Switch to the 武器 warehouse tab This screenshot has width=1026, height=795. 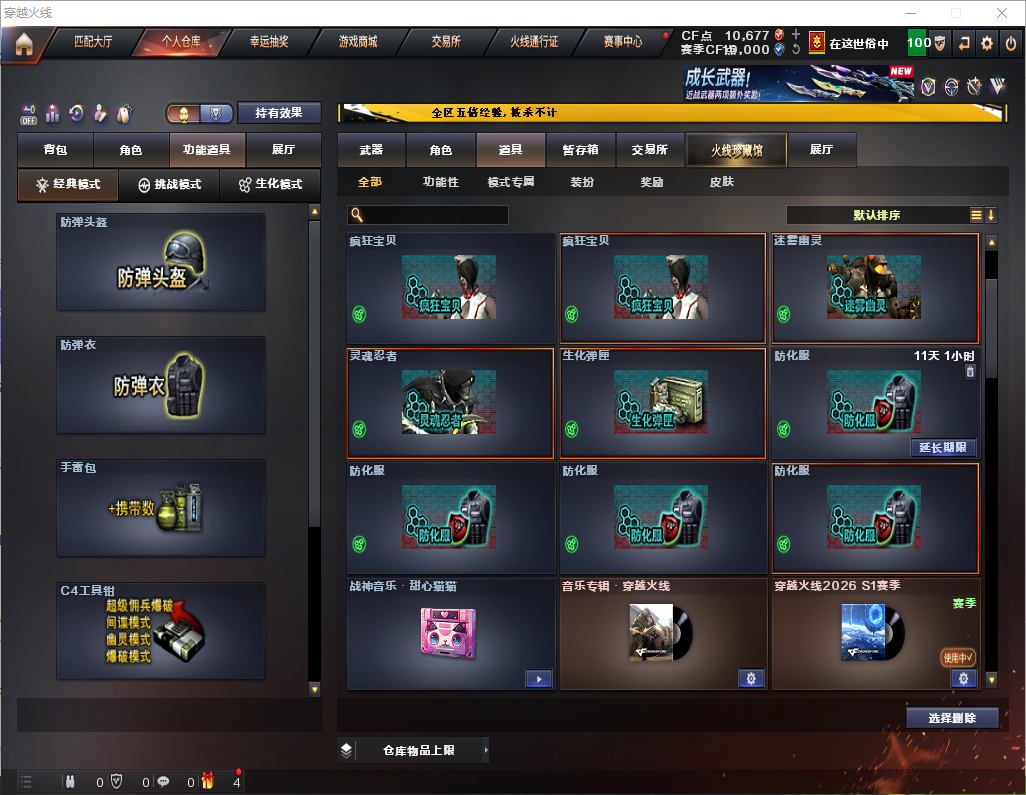point(371,150)
